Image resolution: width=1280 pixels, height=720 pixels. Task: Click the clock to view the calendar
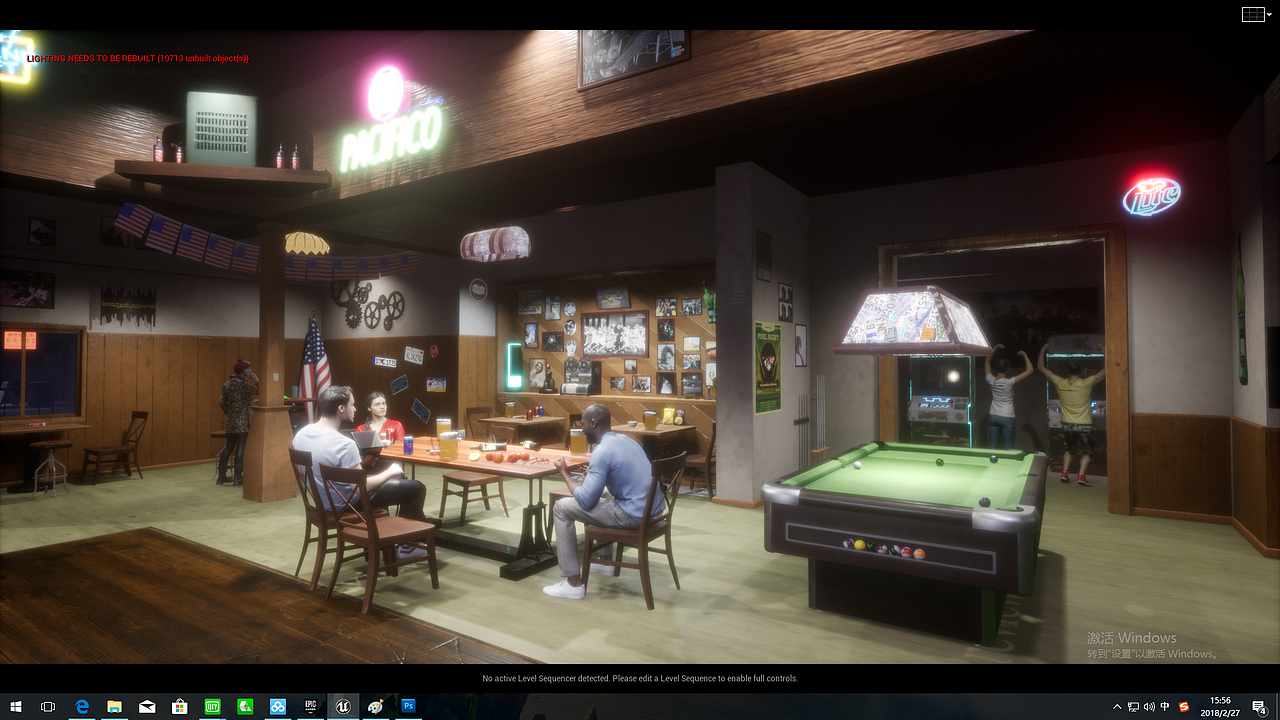coord(1220,706)
